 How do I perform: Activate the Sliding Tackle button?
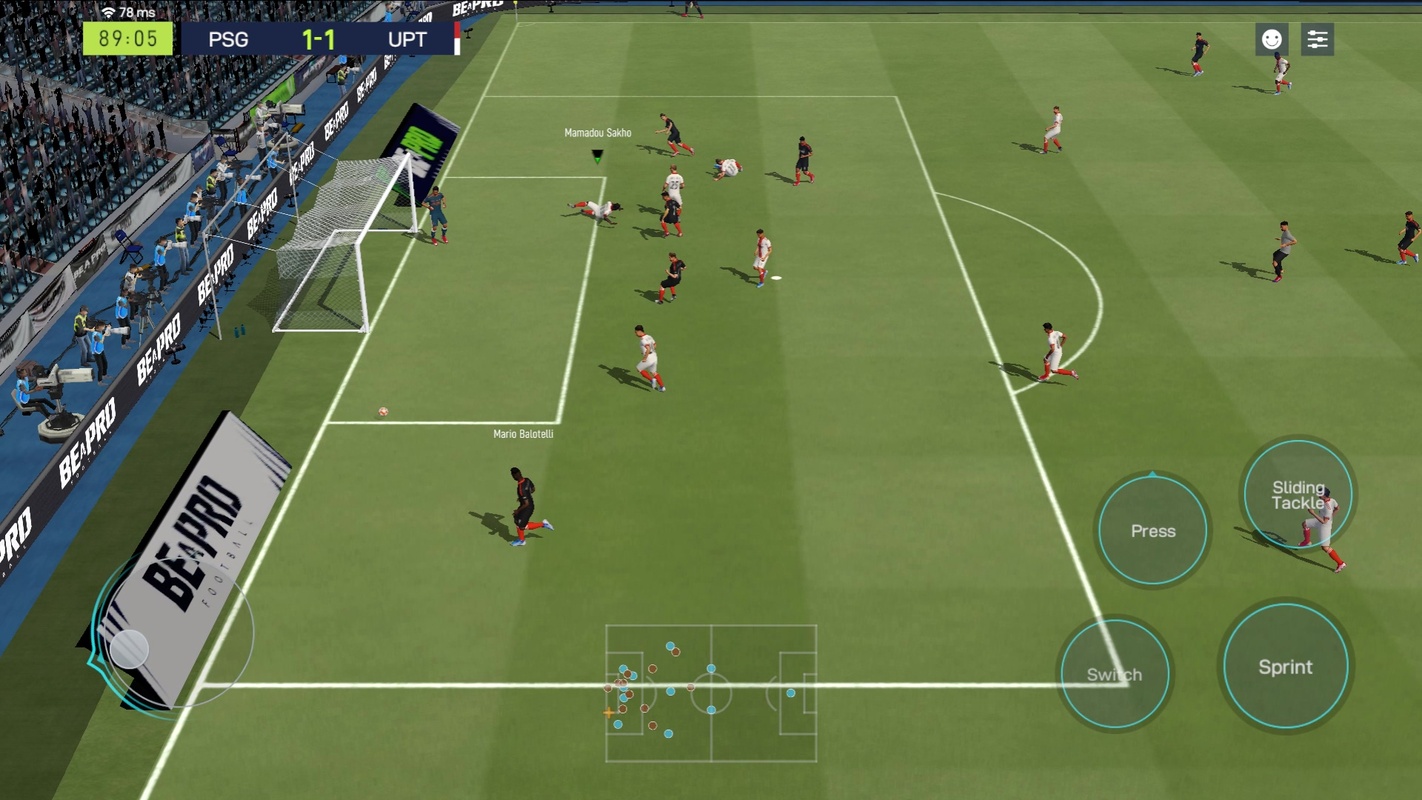(x=1297, y=494)
